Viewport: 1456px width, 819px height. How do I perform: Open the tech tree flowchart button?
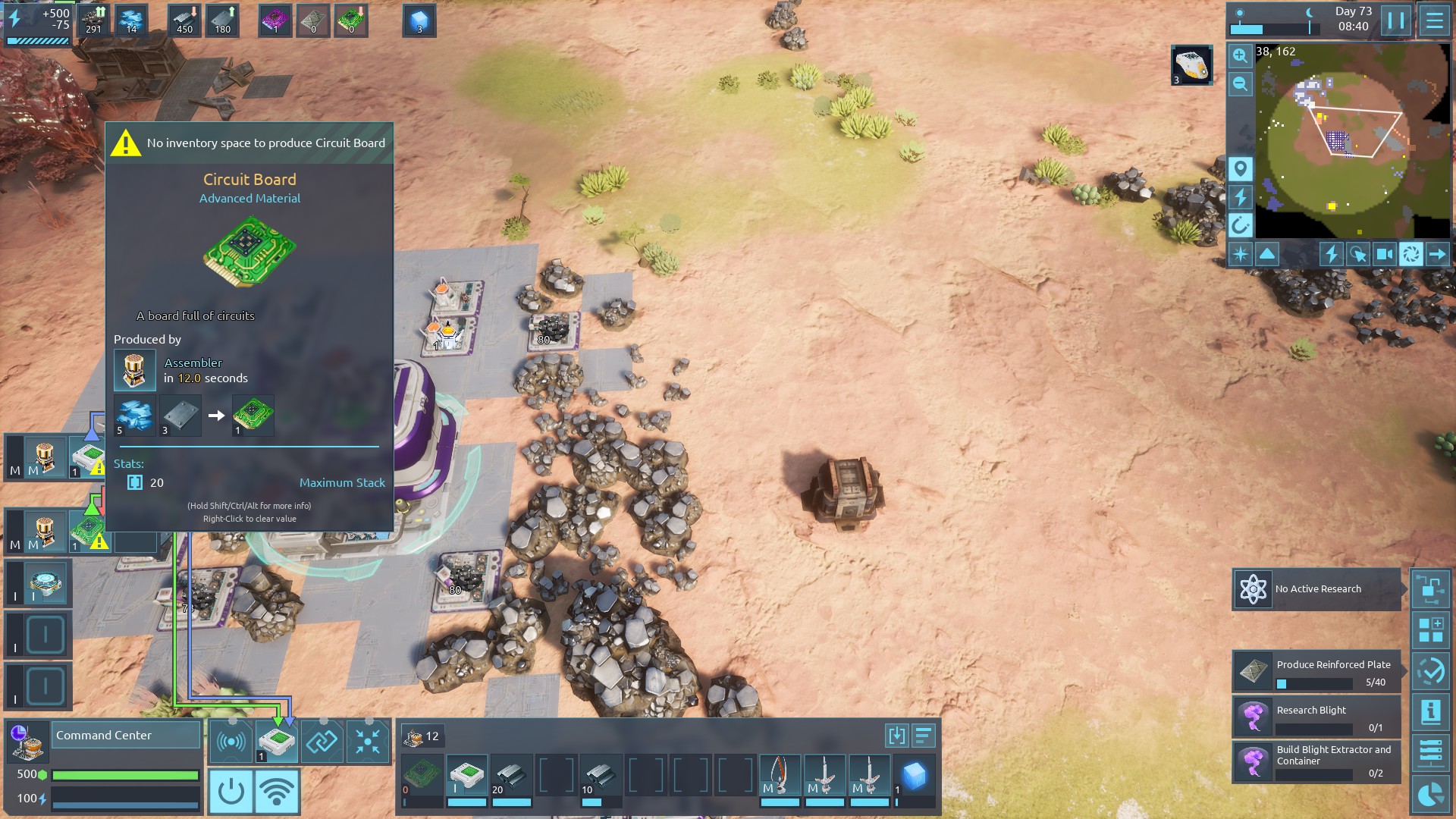point(1431,589)
